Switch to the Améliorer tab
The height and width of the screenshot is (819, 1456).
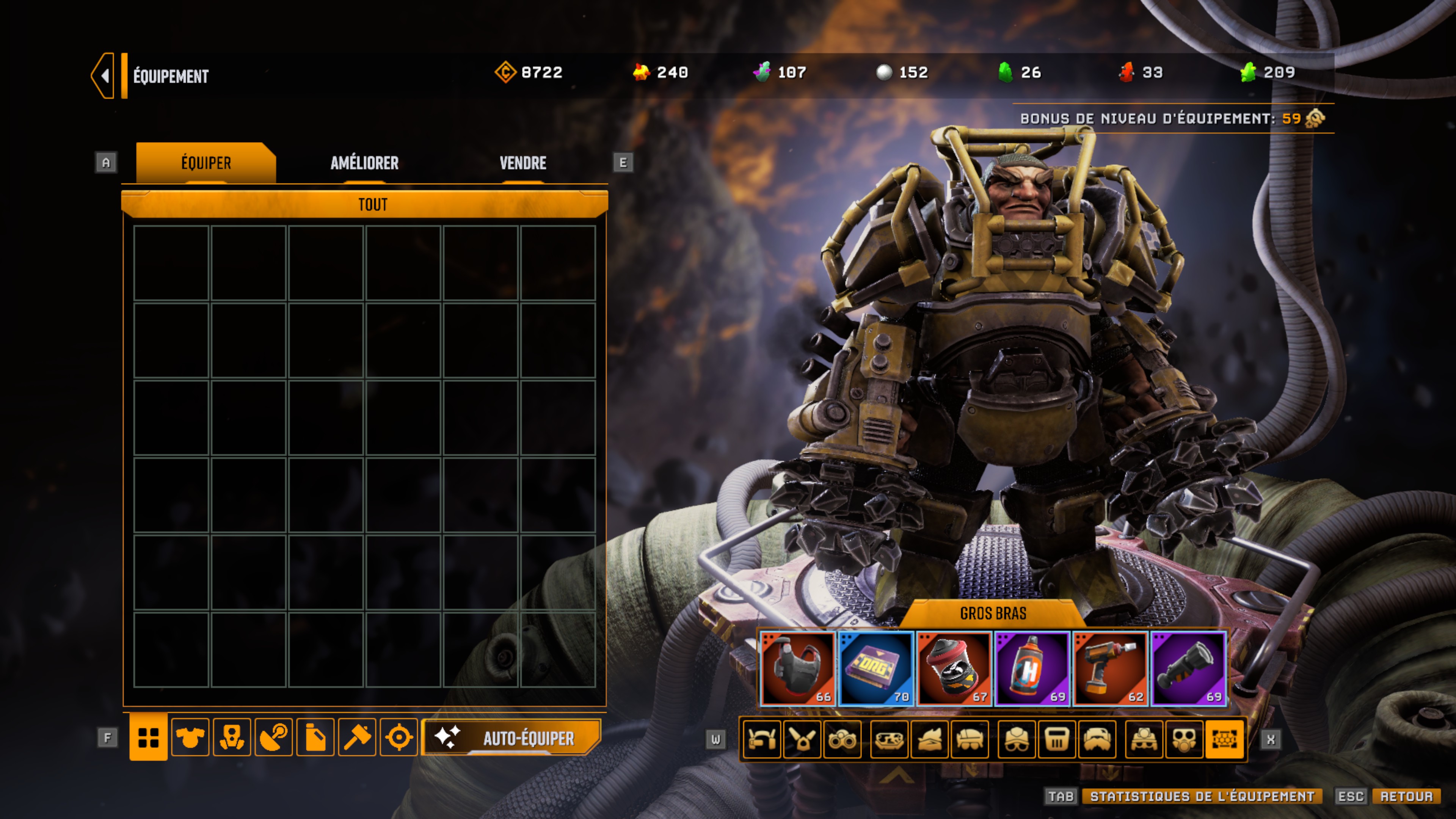point(364,163)
